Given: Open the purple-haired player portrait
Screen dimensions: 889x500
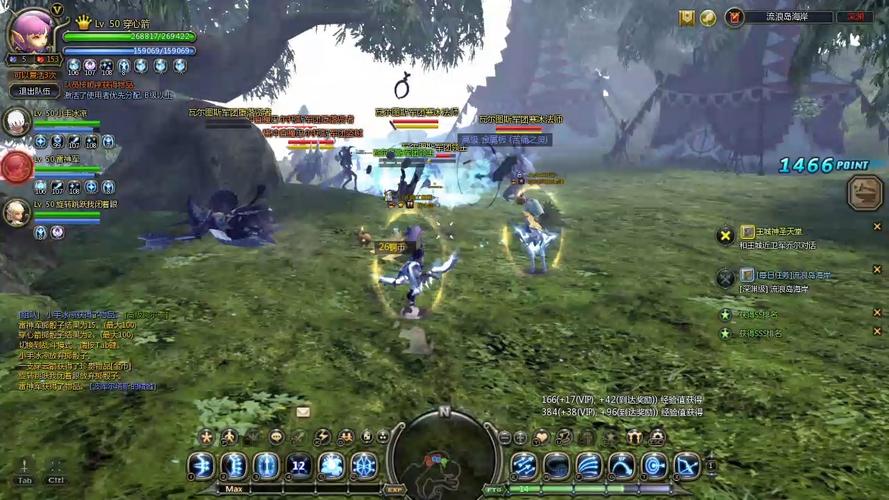Looking at the screenshot, I should point(29,31).
